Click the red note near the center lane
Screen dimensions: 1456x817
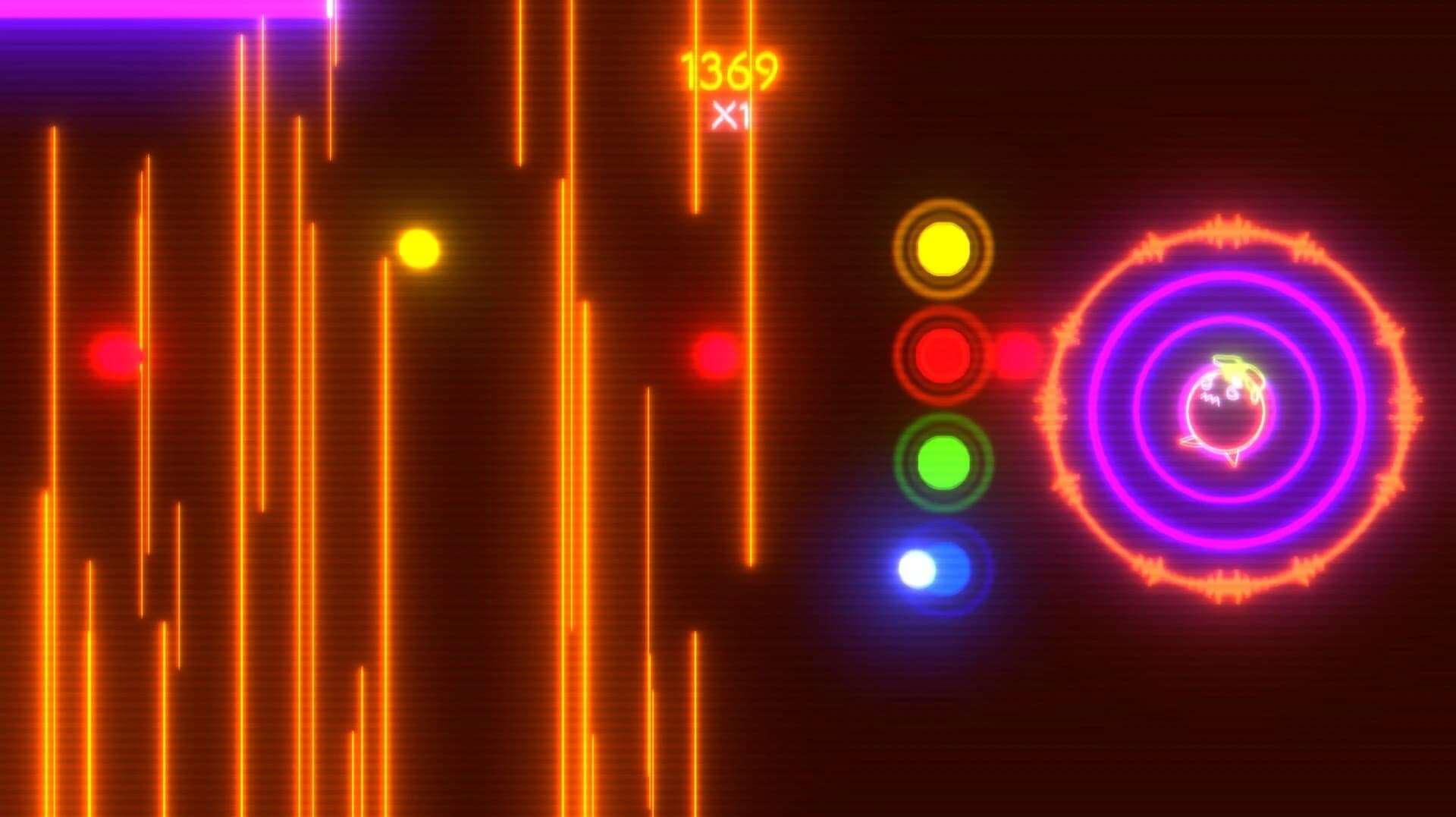click(714, 354)
